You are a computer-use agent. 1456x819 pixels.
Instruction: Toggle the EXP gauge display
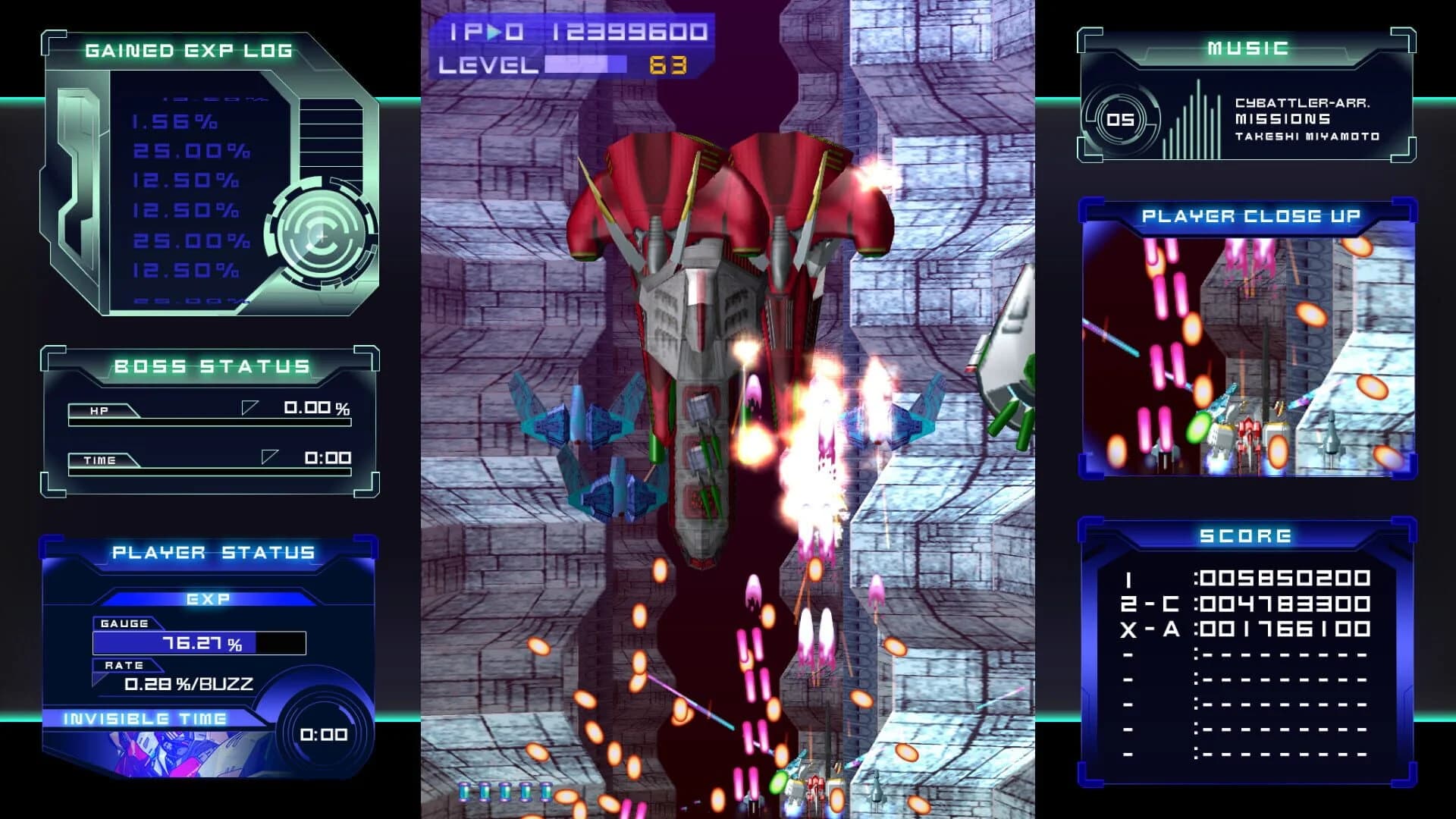coord(199,643)
